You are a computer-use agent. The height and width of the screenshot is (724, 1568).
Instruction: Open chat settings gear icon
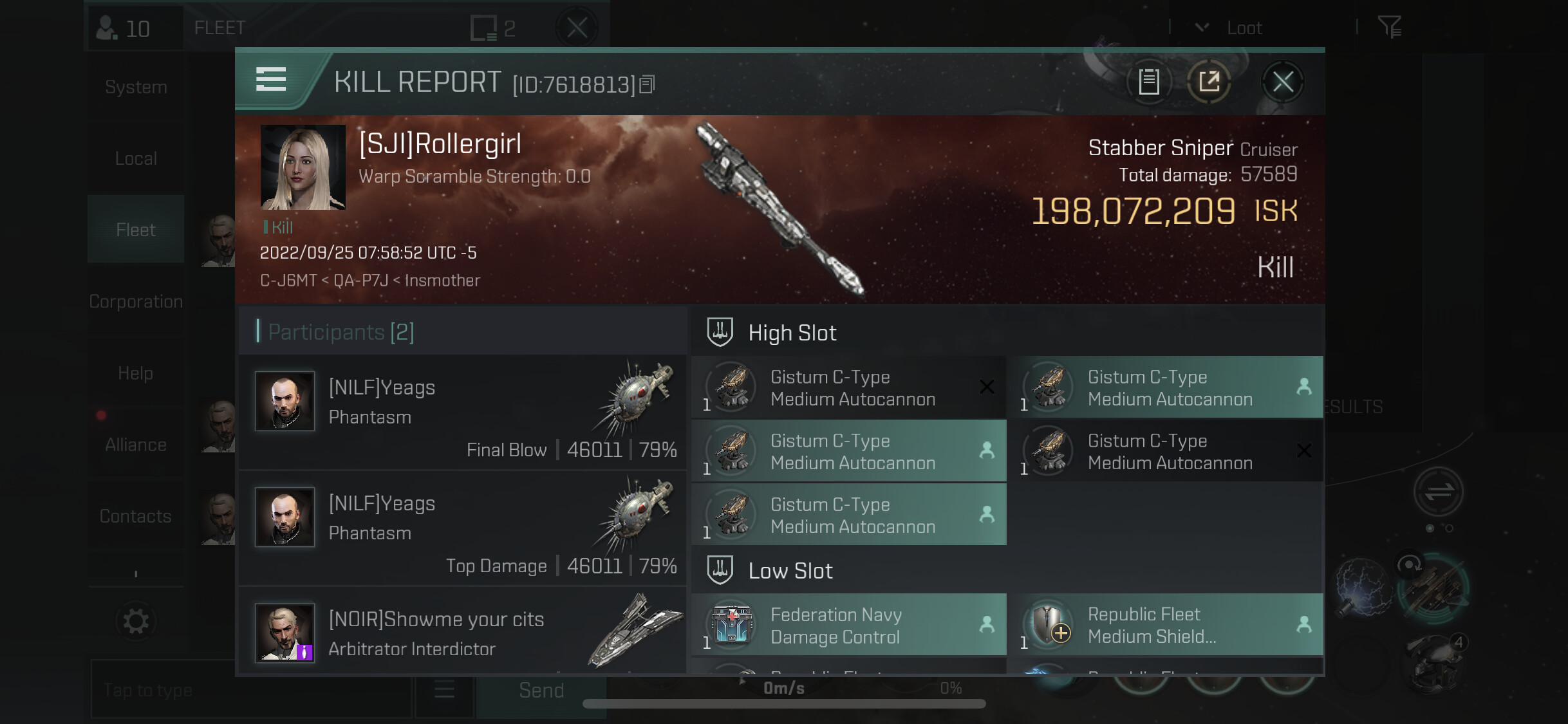[136, 622]
